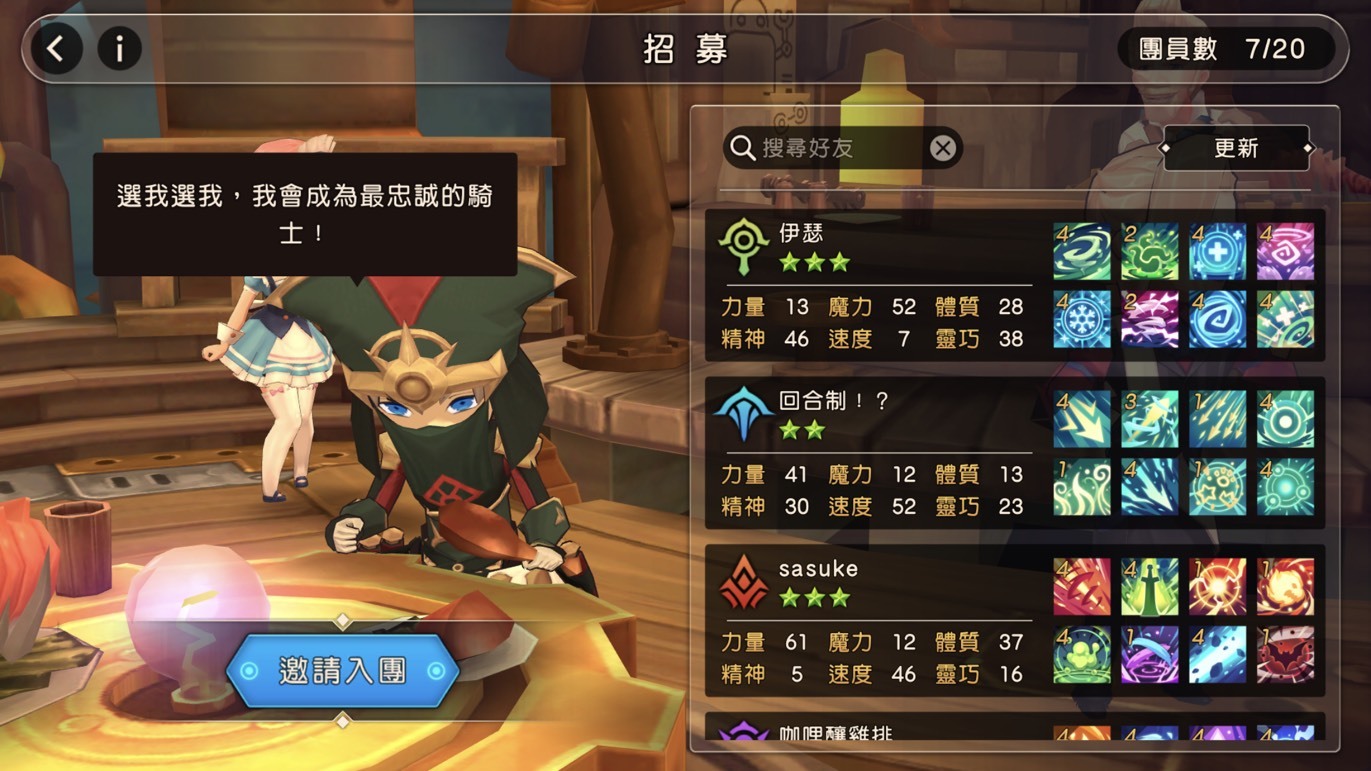
Task: Select the level-4 green swirl skill of 伊瑟
Action: [x=1080, y=250]
